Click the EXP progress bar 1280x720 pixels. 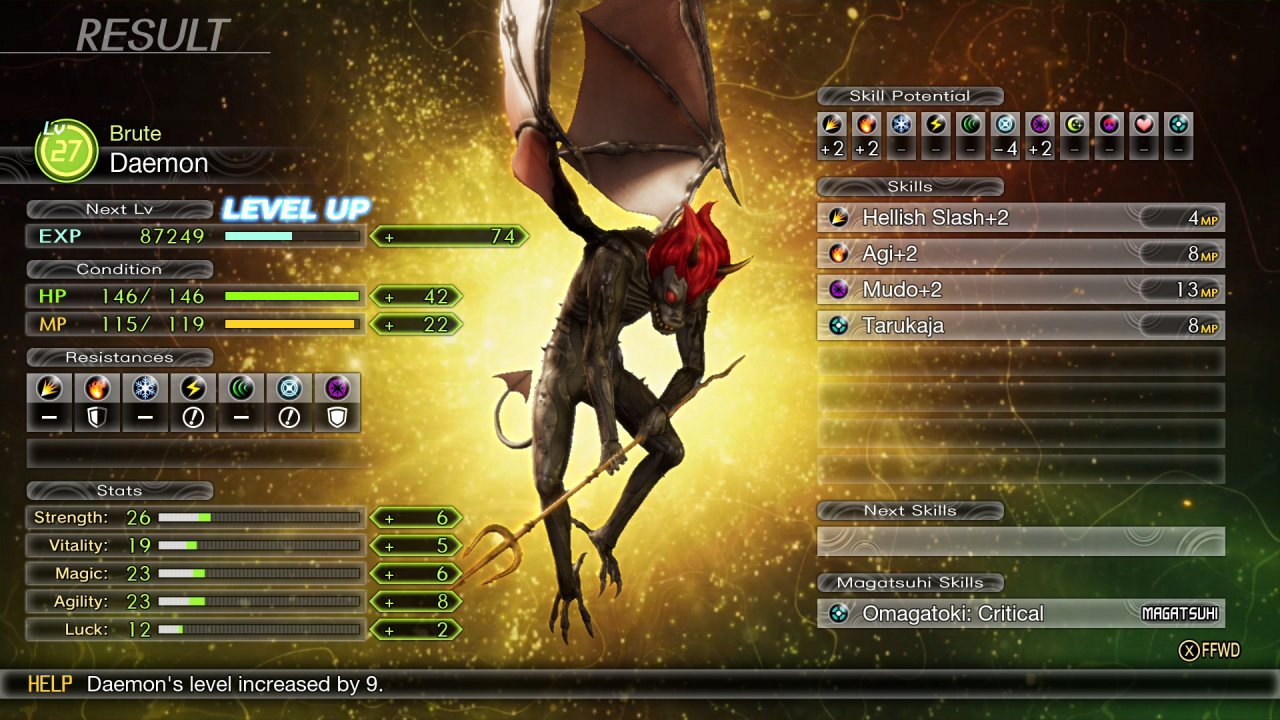tap(293, 236)
